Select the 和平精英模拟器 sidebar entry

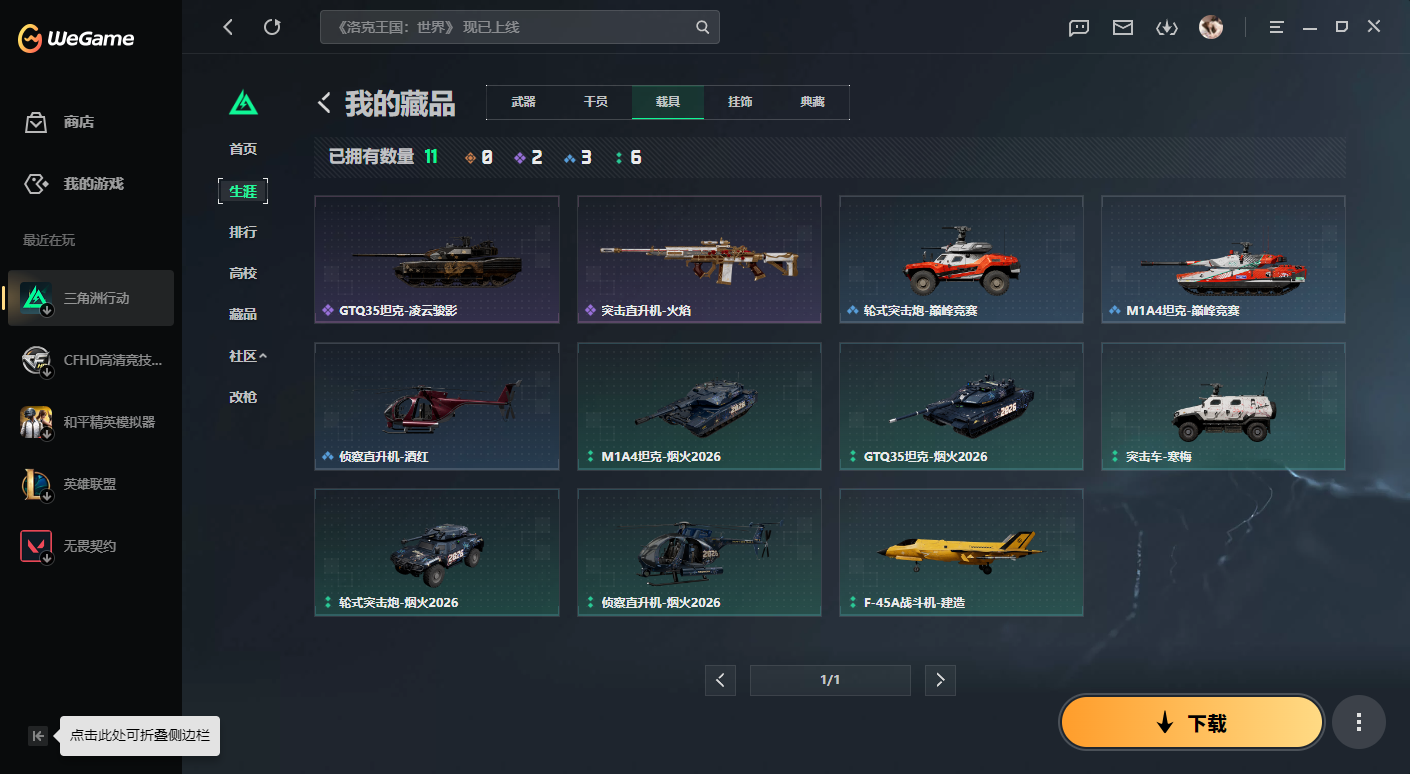point(90,421)
